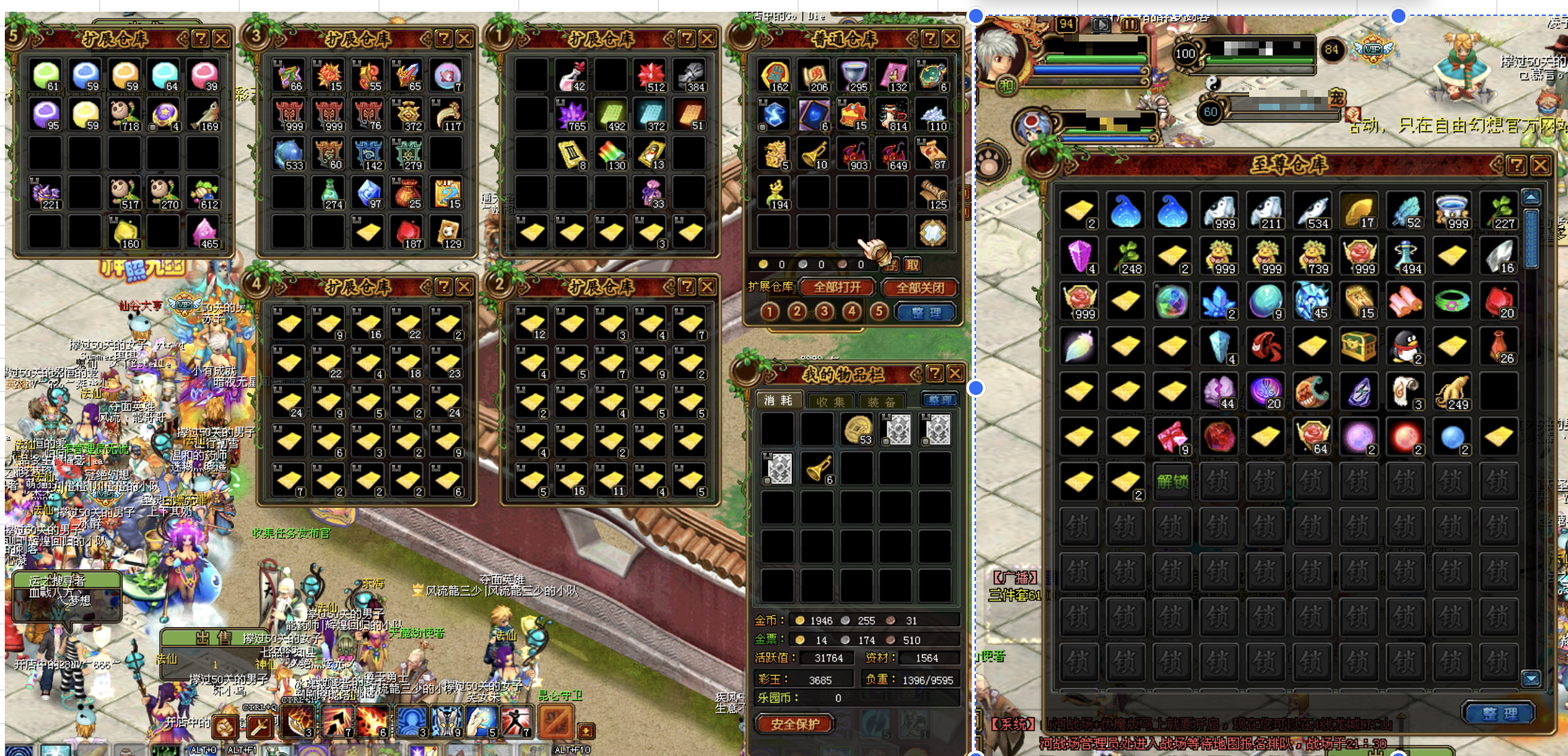Close the 我的物品栏 window
The height and width of the screenshot is (756, 1568).
(955, 374)
